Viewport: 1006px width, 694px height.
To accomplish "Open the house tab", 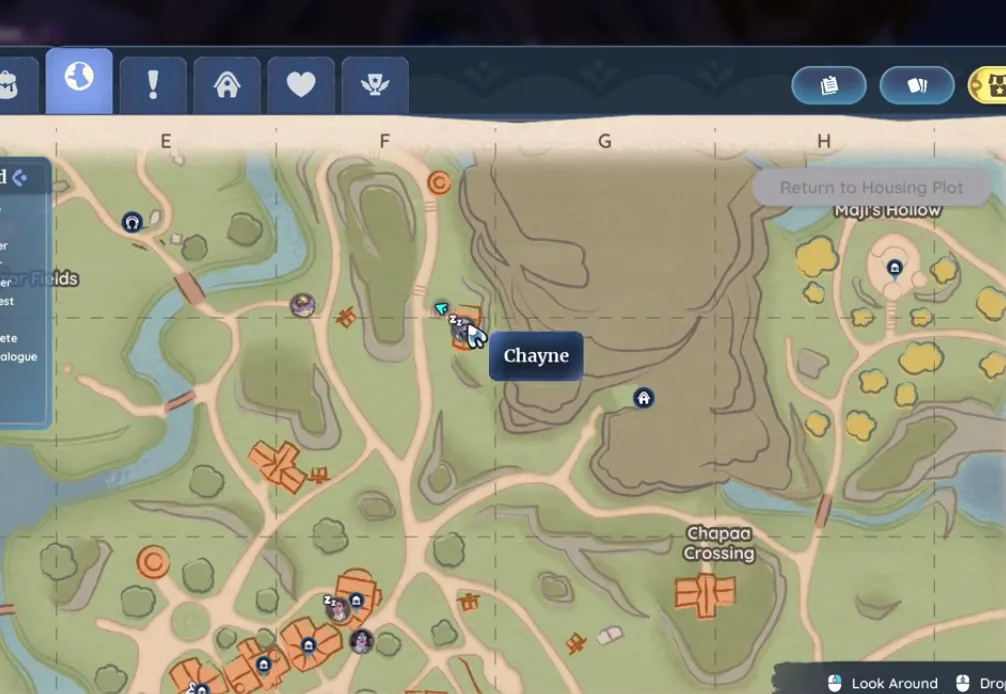I will click(x=227, y=85).
